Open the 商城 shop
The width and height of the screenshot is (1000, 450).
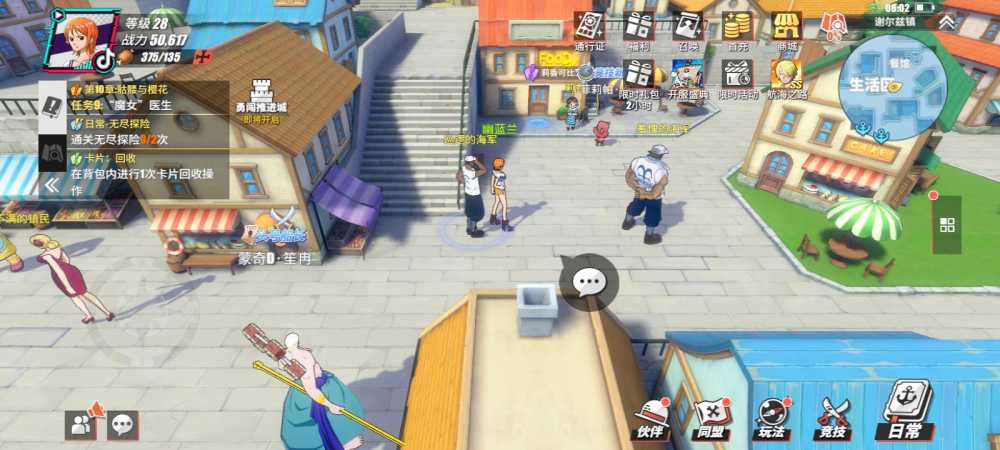coord(787,27)
